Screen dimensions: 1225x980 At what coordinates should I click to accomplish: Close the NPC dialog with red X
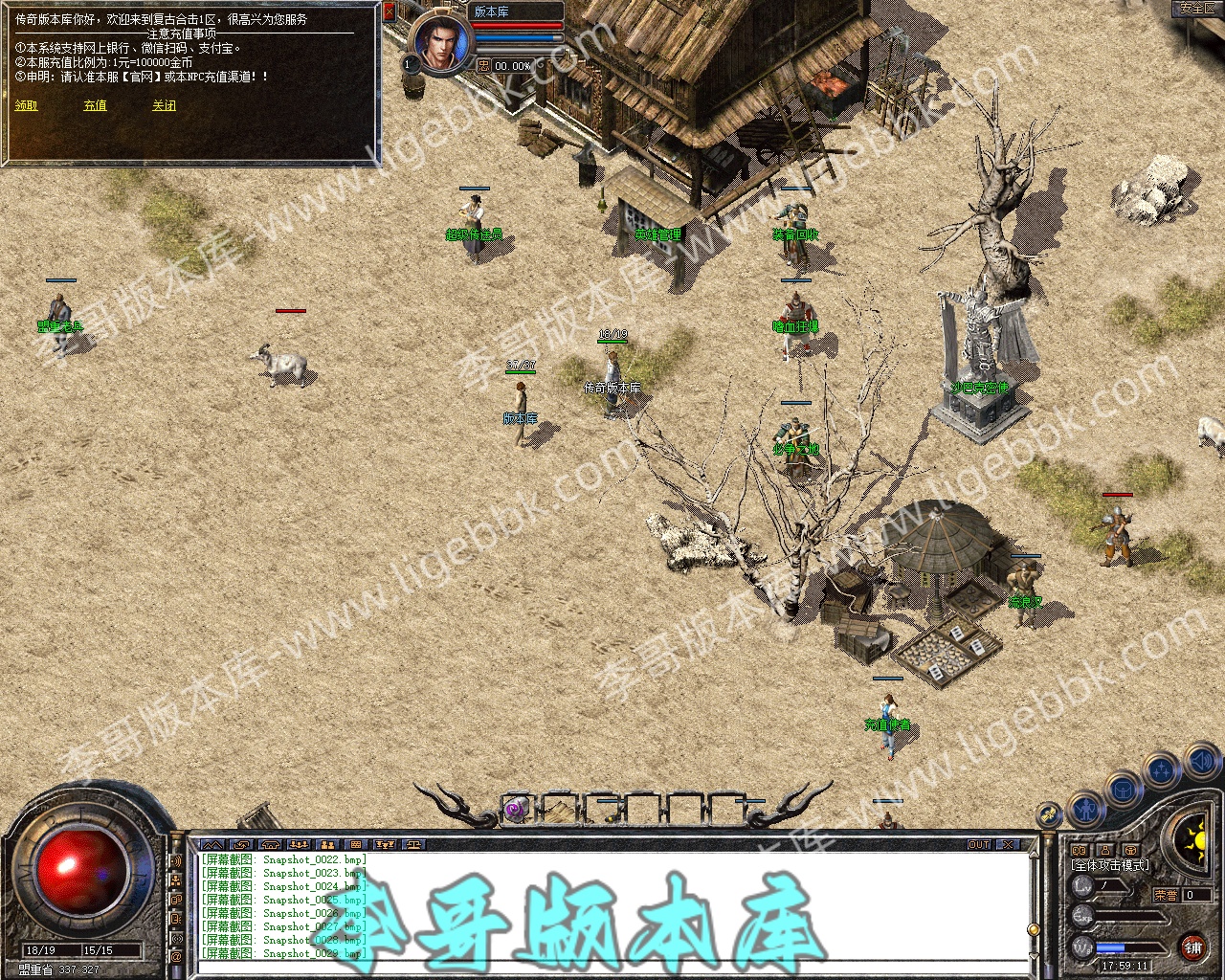pos(390,12)
